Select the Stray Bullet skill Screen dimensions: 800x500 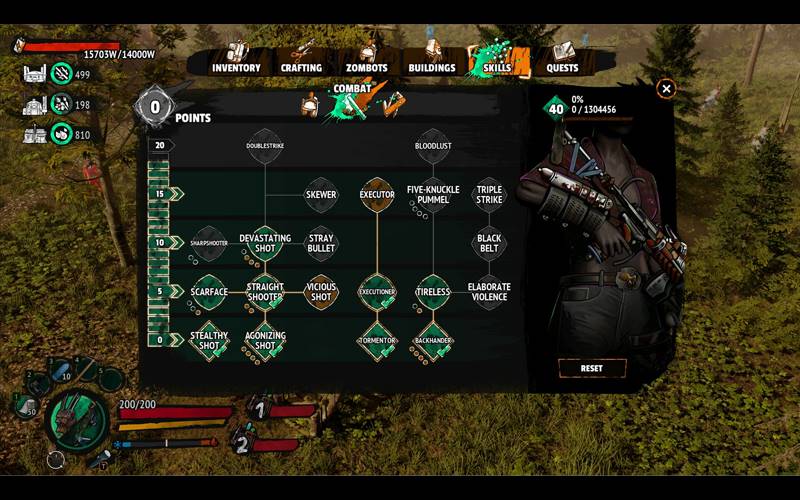point(321,243)
